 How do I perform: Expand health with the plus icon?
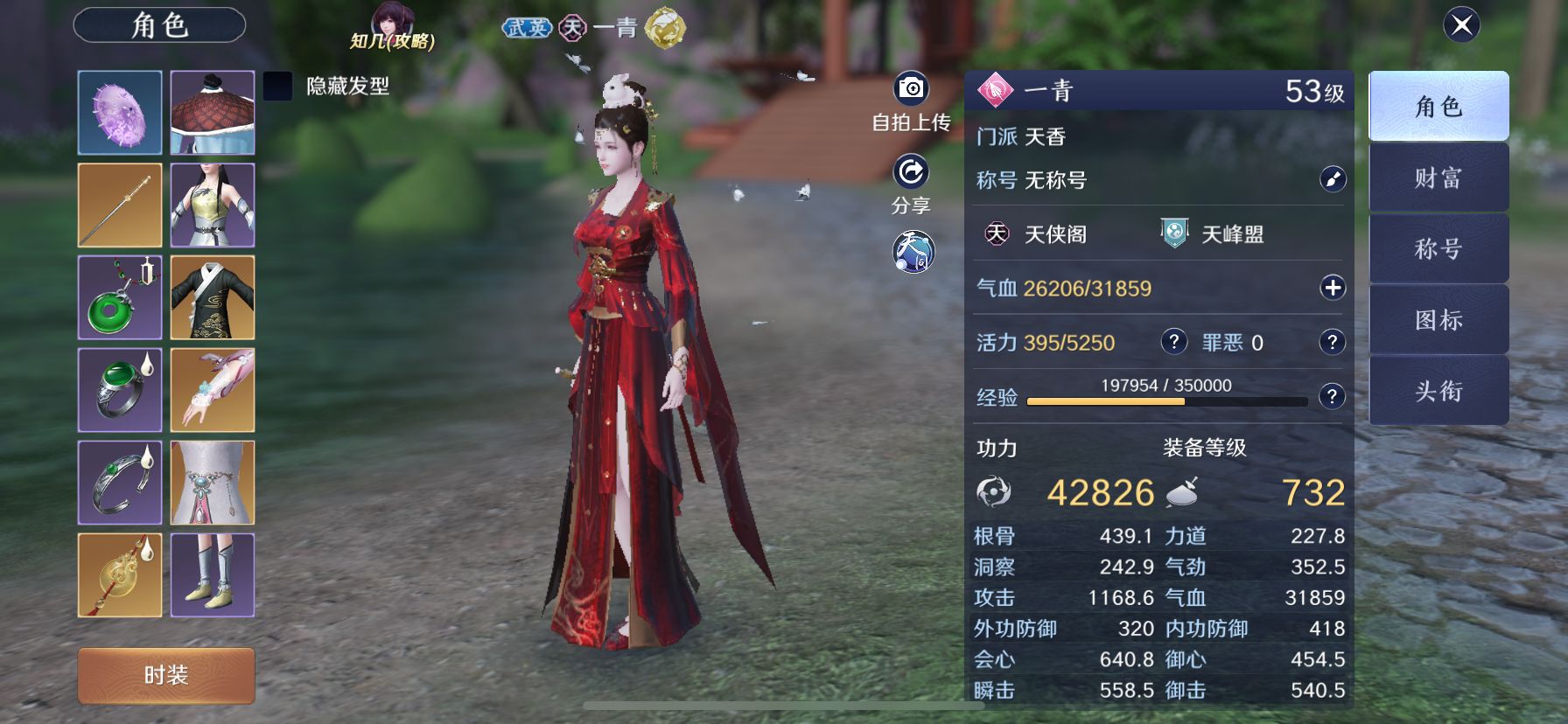1333,287
